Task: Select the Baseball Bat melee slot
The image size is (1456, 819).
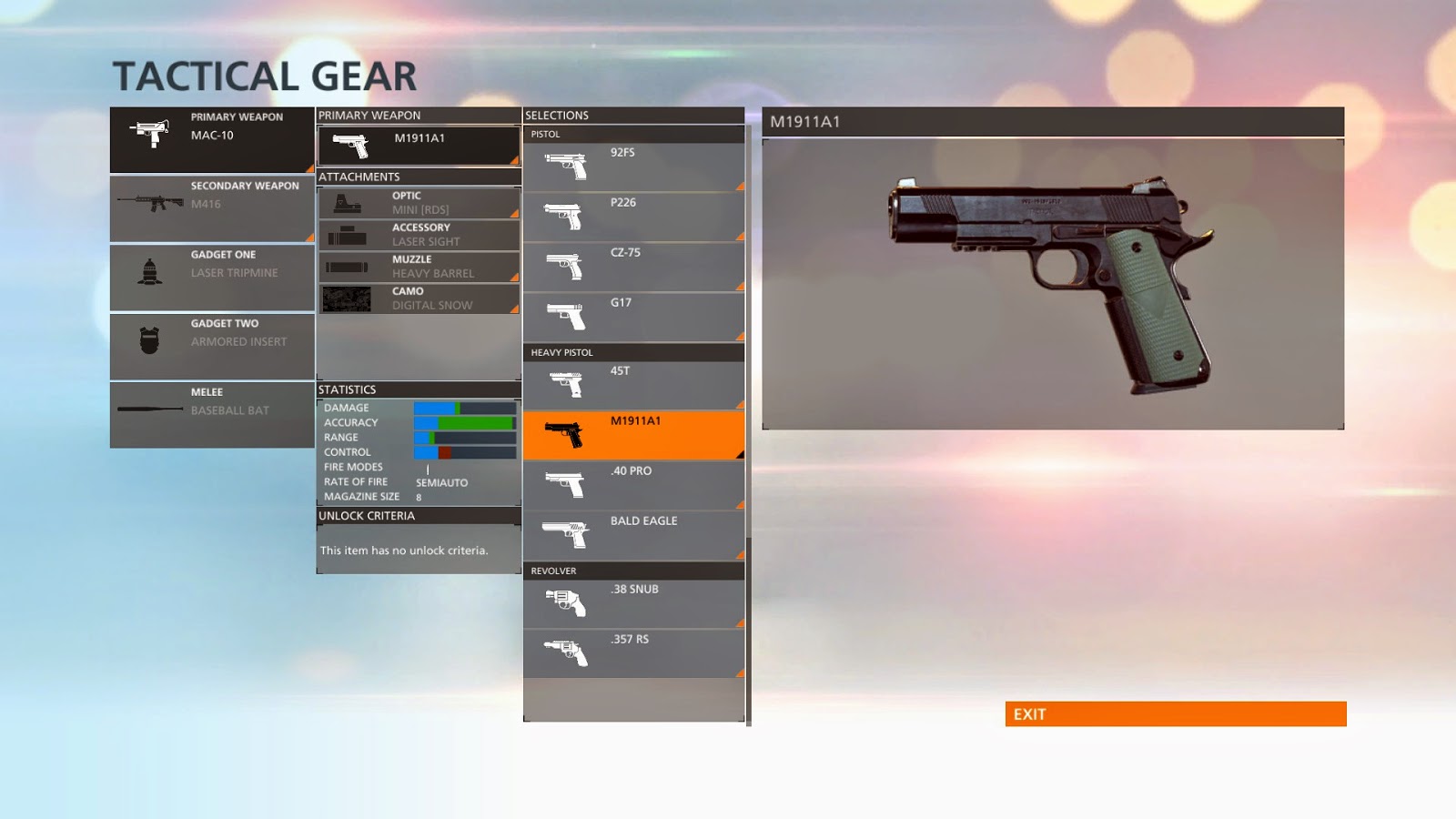Action: [x=212, y=414]
